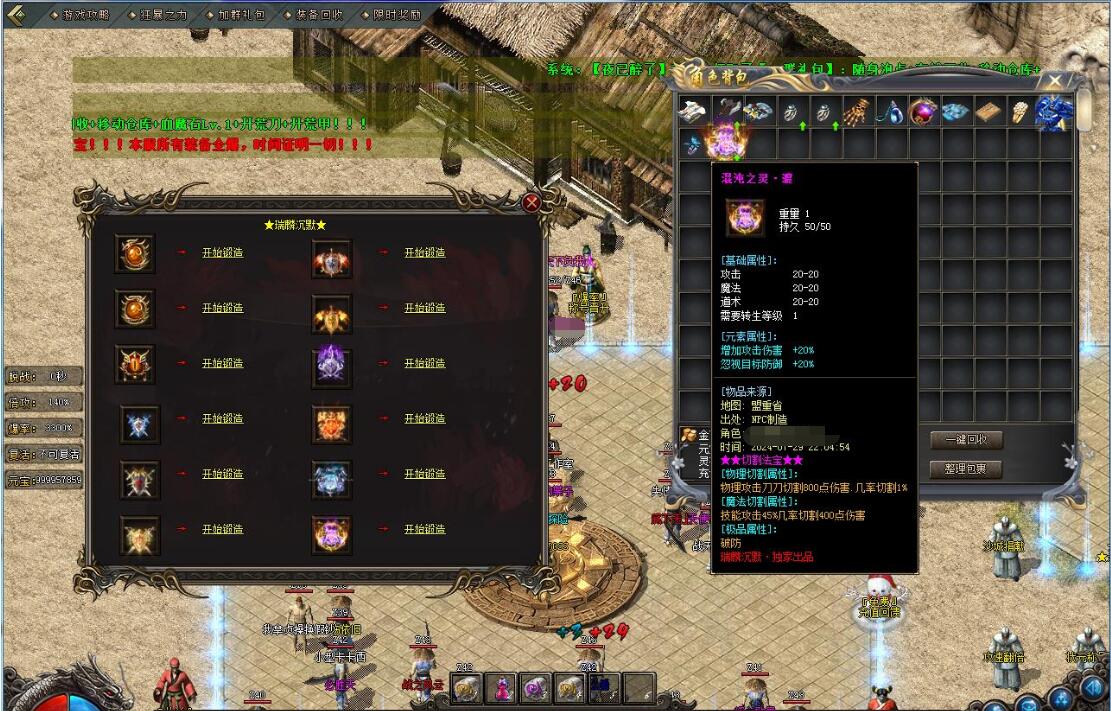Select the purple flame emblem forging icon
Viewport: 1111px width, 711px height.
tap(331, 364)
